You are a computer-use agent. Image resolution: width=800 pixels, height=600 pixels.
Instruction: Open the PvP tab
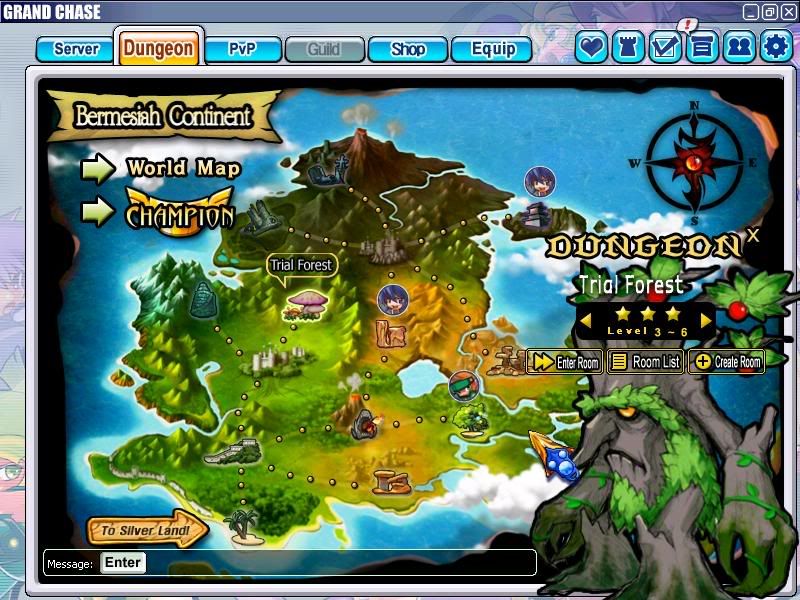tap(242, 49)
